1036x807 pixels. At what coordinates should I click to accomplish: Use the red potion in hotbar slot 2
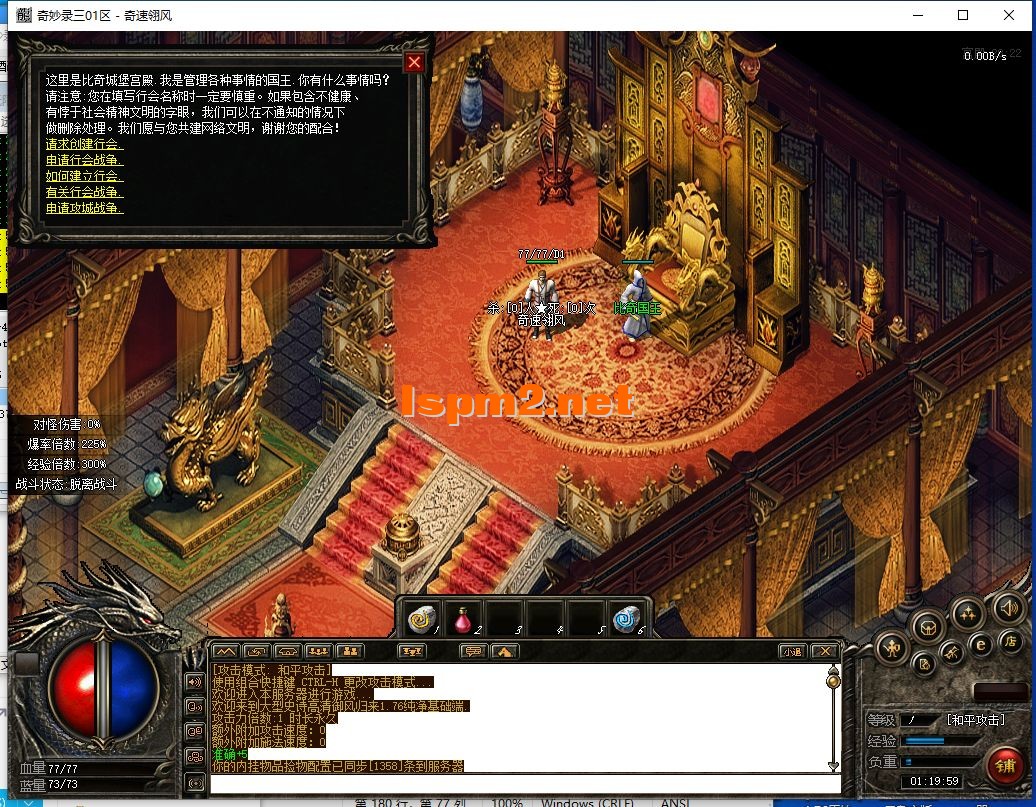tap(465, 619)
